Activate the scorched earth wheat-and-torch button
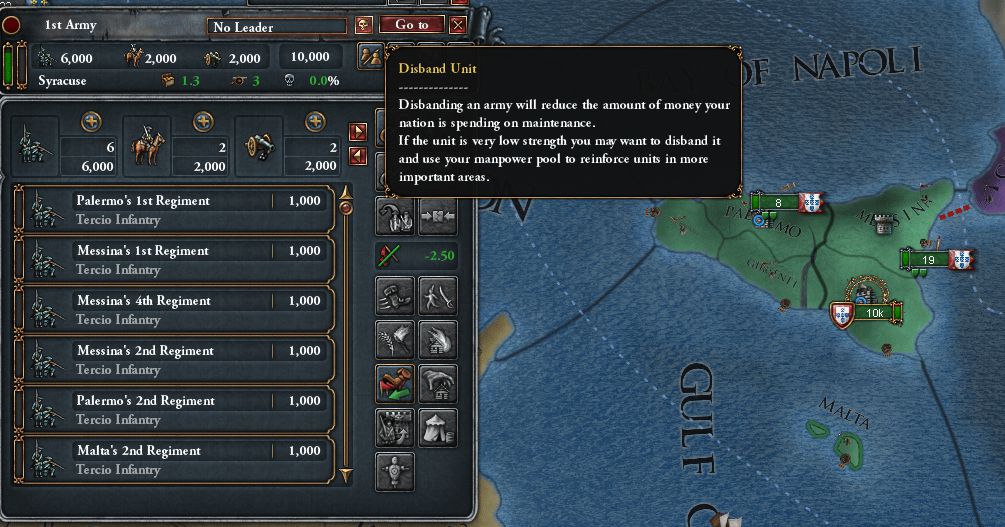 [394, 339]
